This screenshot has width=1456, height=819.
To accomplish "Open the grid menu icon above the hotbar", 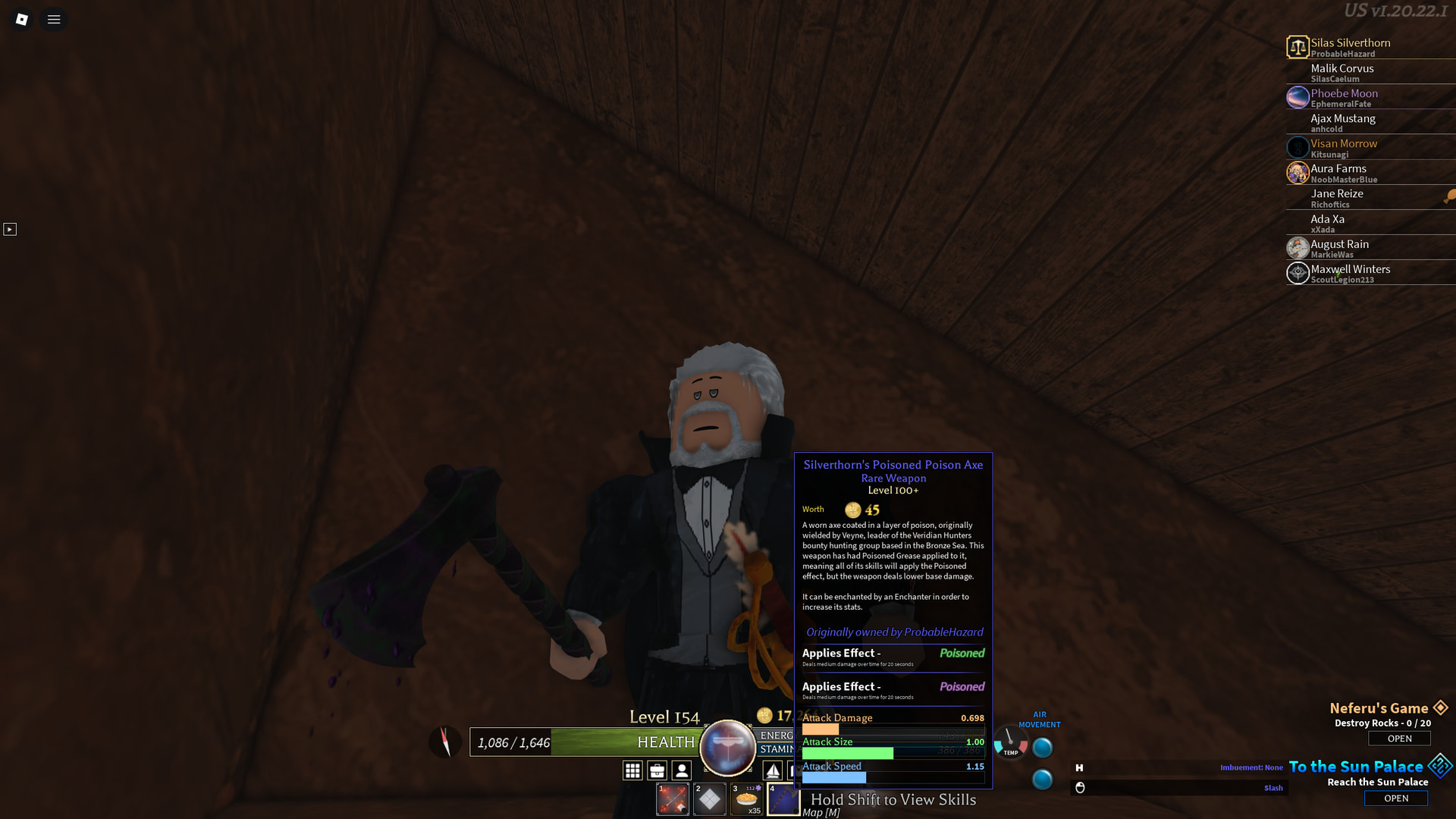I will pyautogui.click(x=633, y=770).
